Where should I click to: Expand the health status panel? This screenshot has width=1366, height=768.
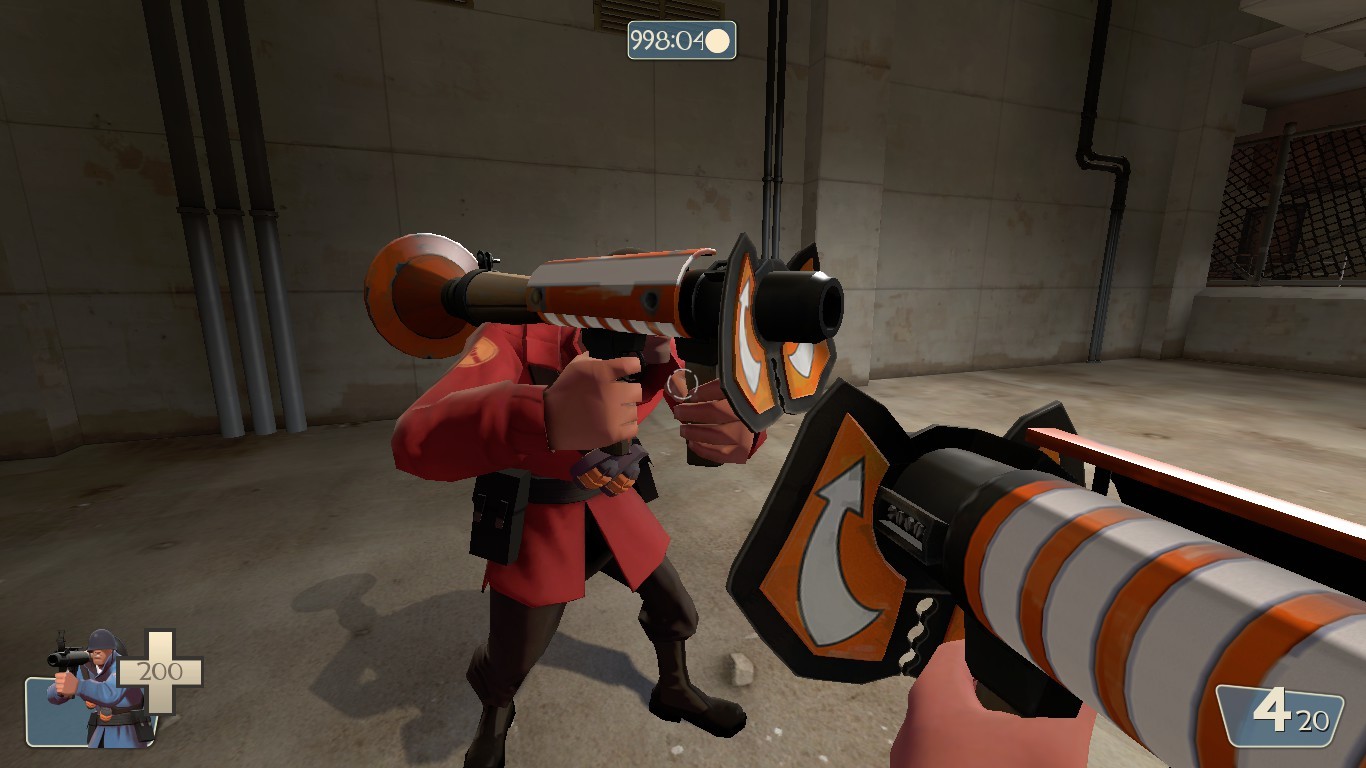(120, 690)
